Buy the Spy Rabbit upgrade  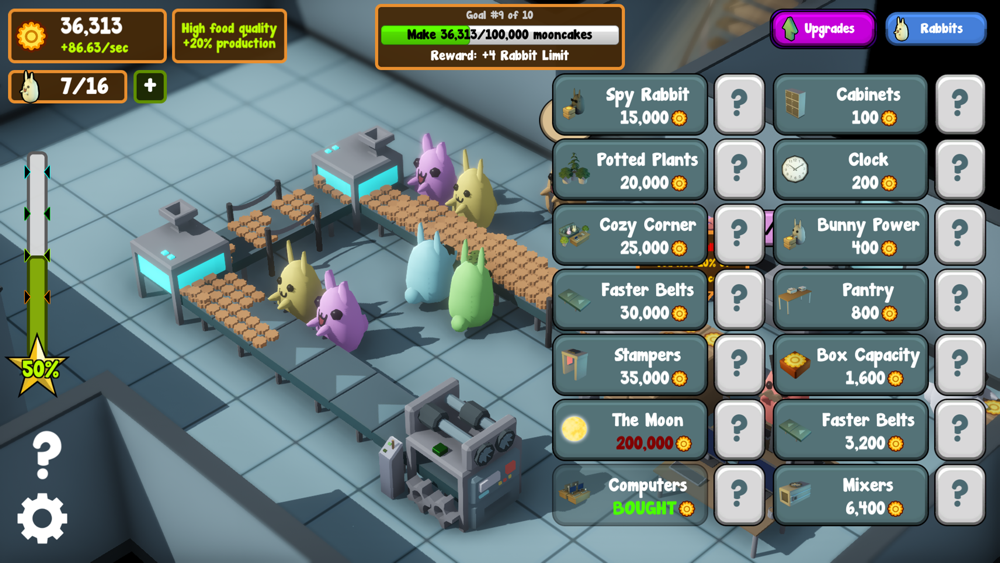click(x=630, y=105)
